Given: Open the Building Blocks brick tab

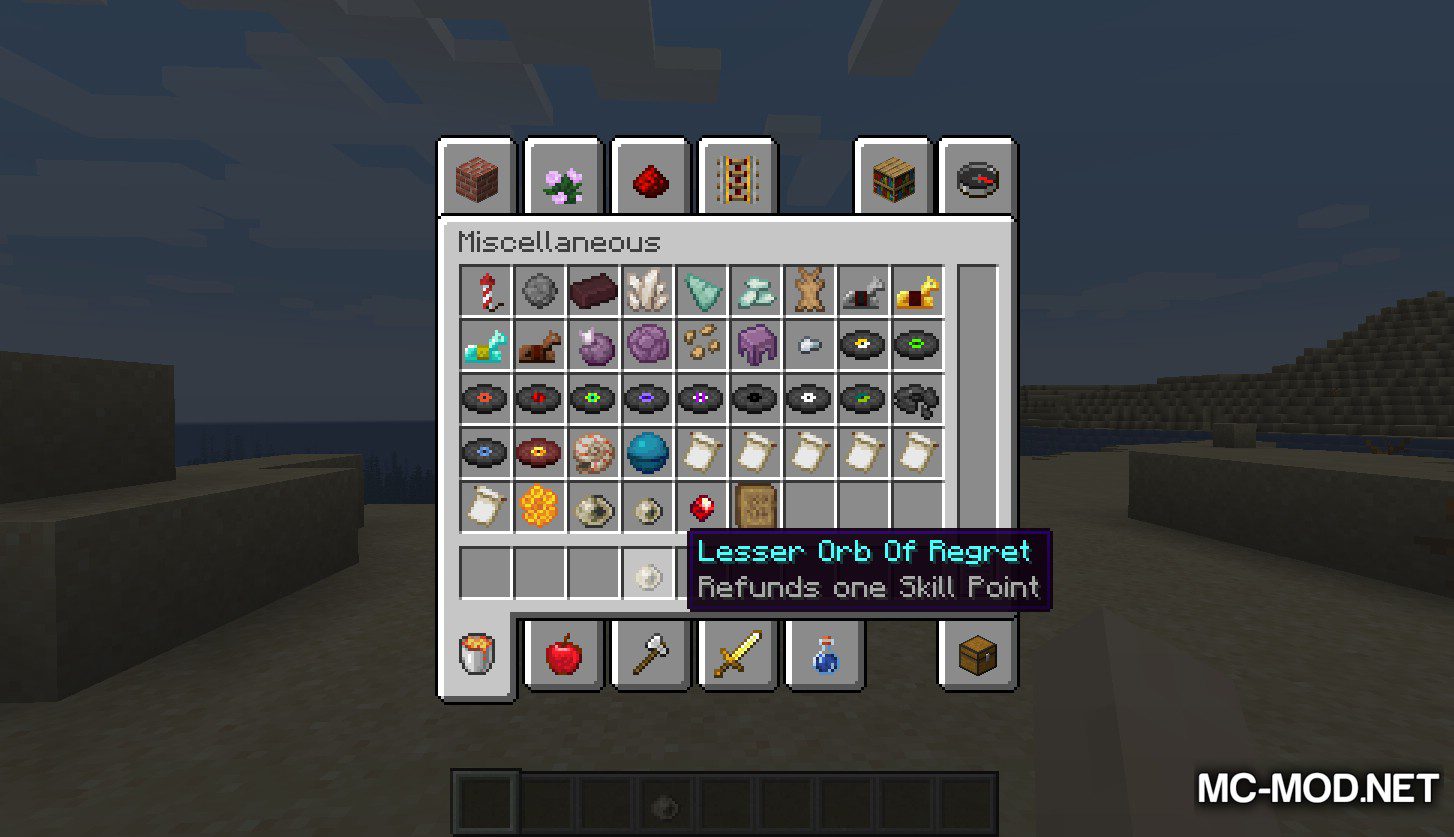Looking at the screenshot, I should pyautogui.click(x=476, y=179).
